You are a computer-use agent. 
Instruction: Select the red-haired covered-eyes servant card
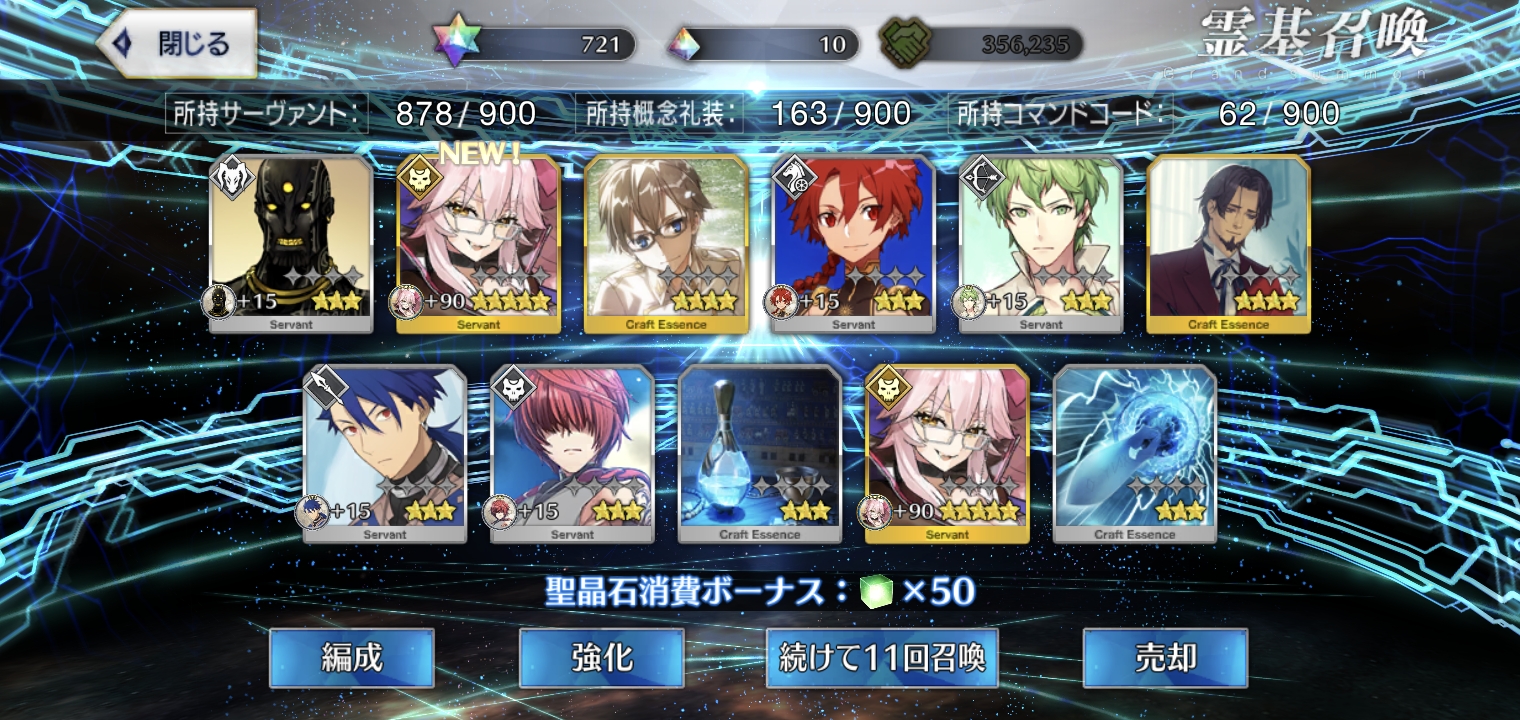pos(572,453)
